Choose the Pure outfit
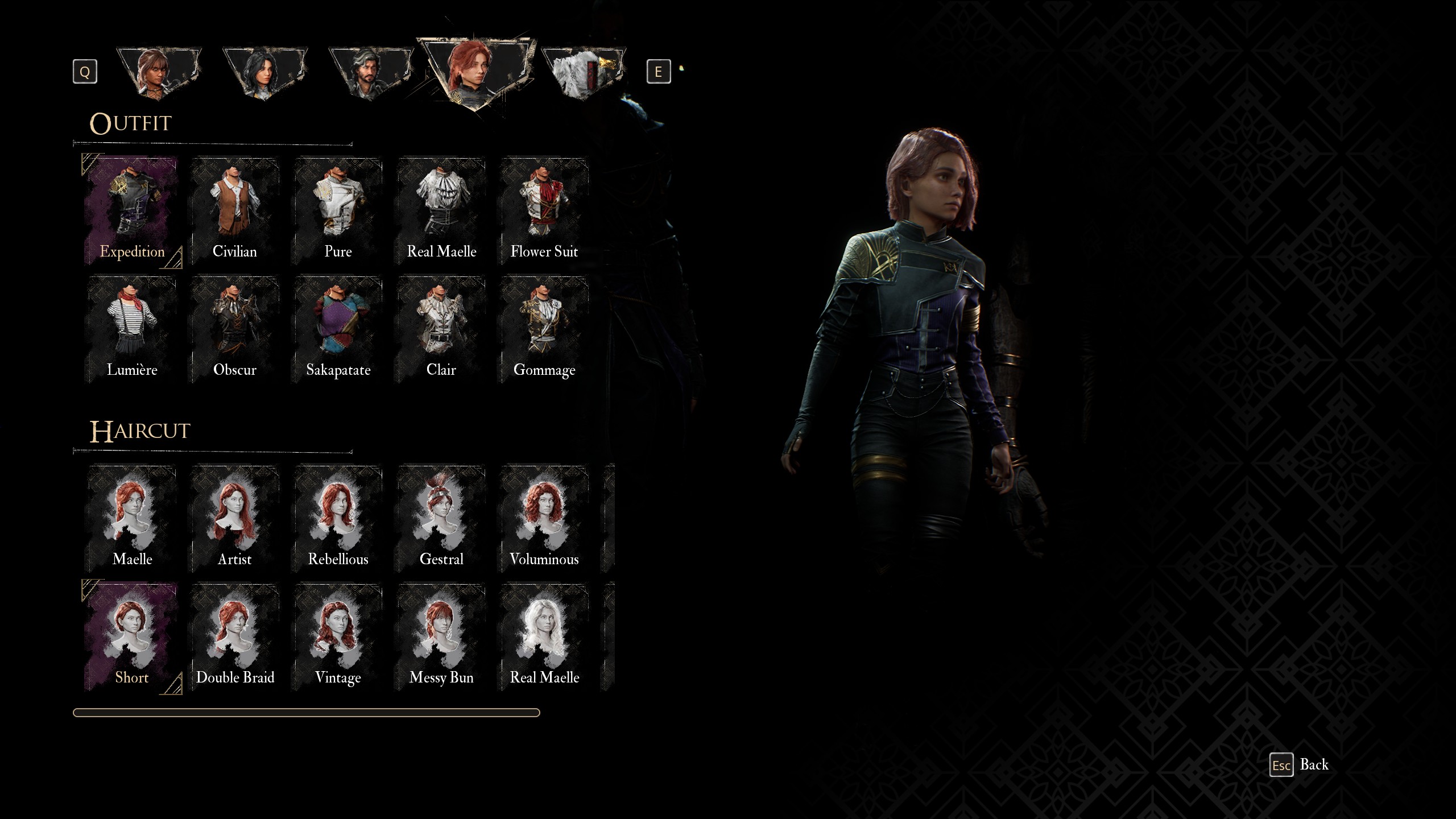1456x819 pixels. [338, 211]
